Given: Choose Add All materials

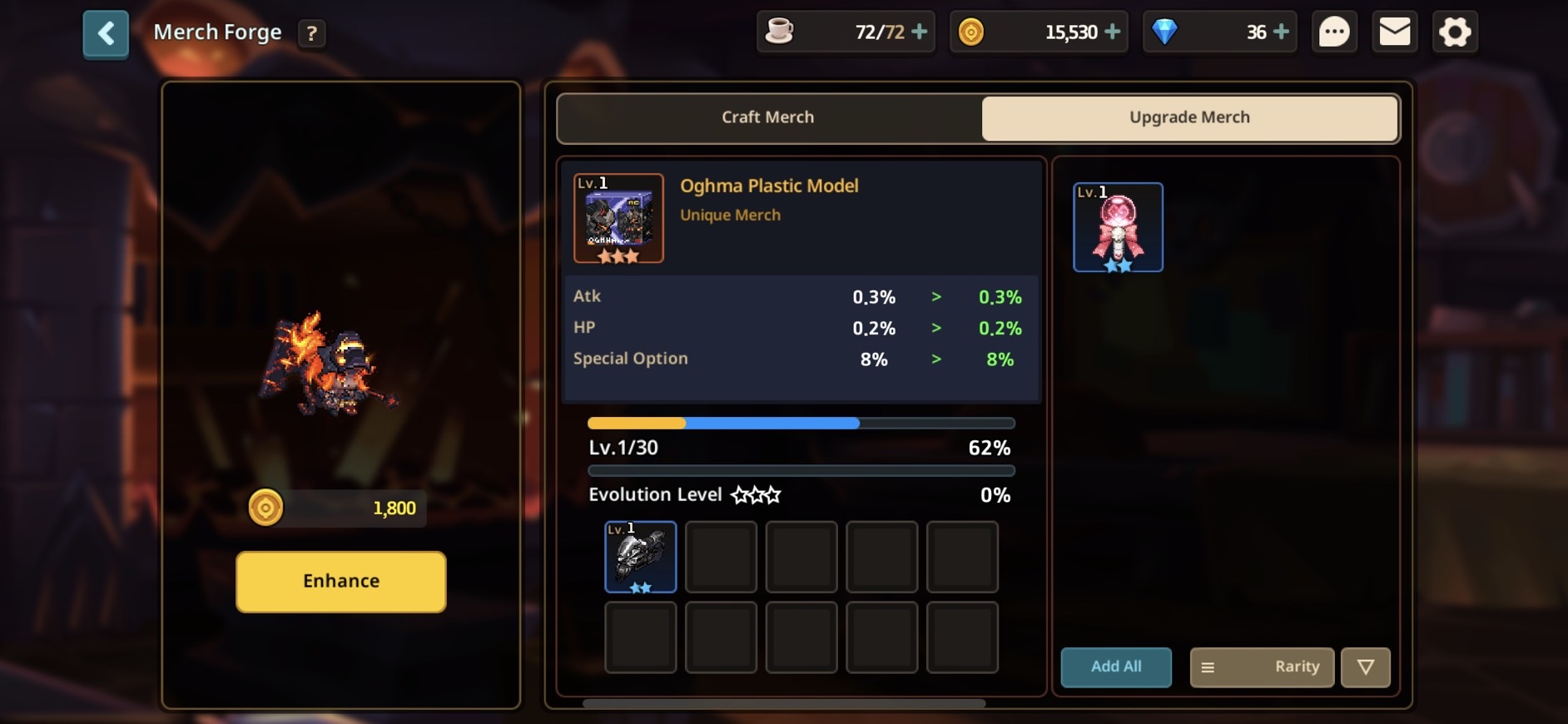Looking at the screenshot, I should point(1115,667).
